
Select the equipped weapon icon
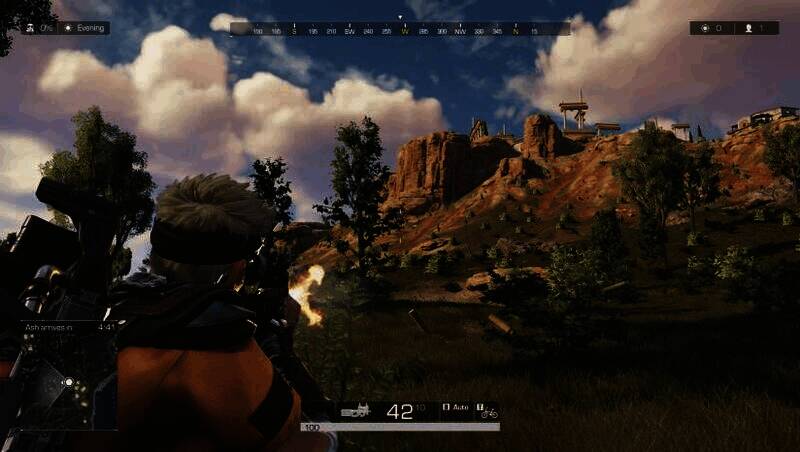(356, 410)
